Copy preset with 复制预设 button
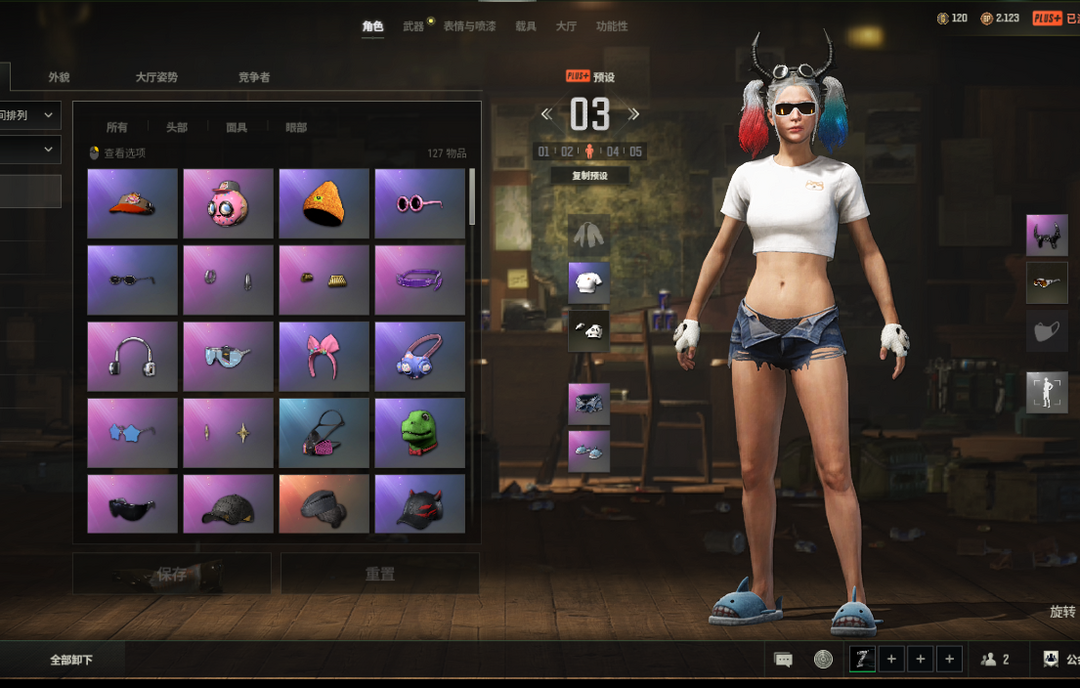Viewport: 1080px width, 688px height. click(590, 175)
